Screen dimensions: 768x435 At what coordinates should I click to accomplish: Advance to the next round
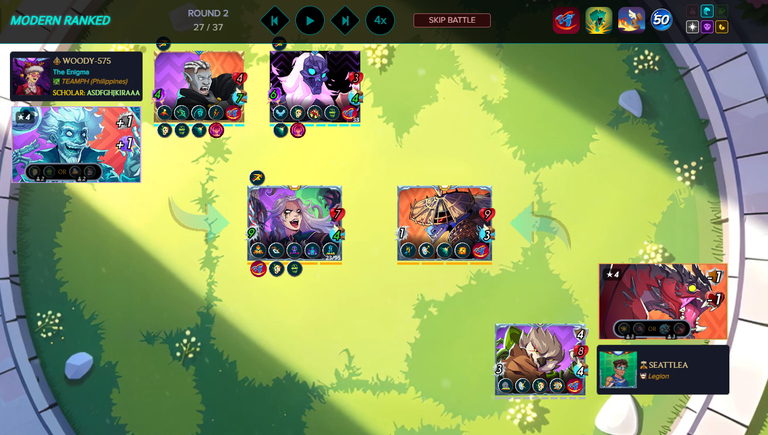(344, 20)
